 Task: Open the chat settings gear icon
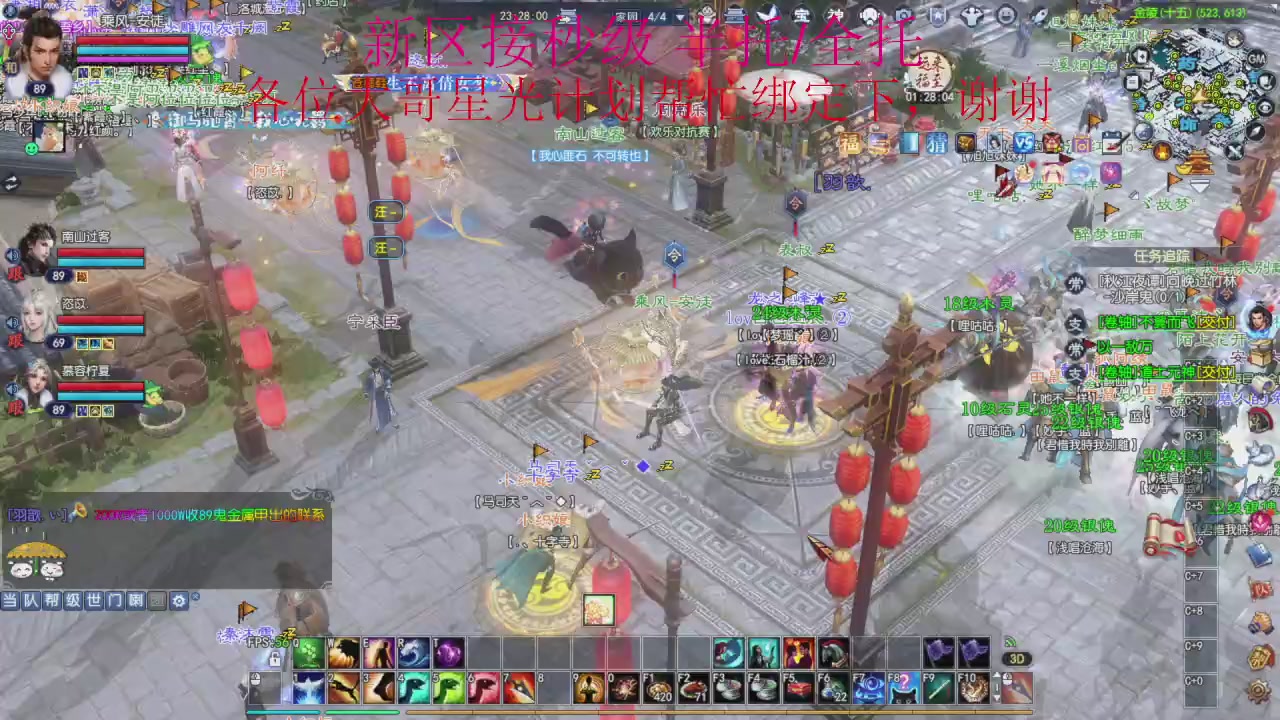tap(178, 600)
